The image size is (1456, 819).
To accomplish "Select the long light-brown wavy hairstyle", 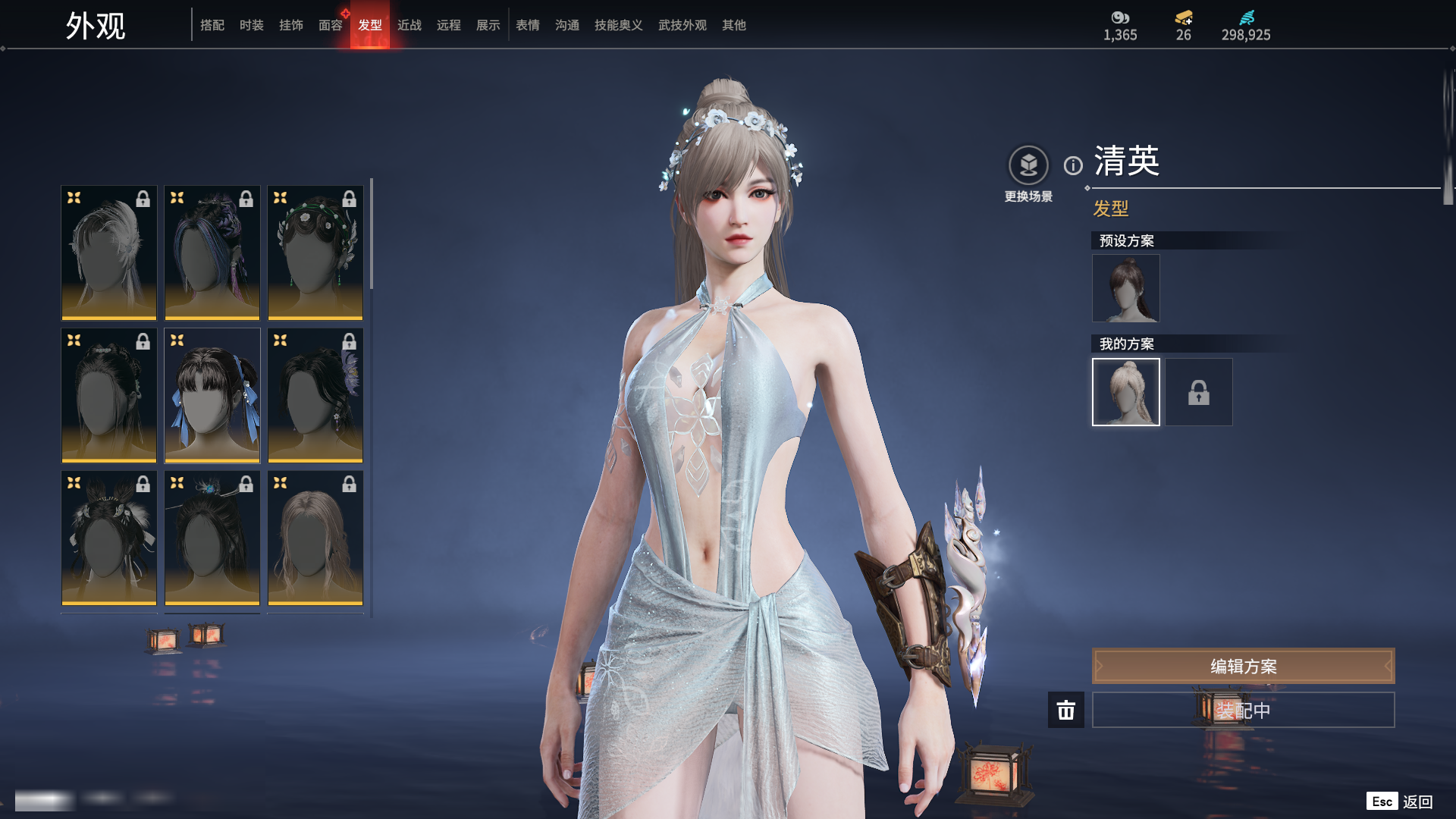I will tap(315, 538).
